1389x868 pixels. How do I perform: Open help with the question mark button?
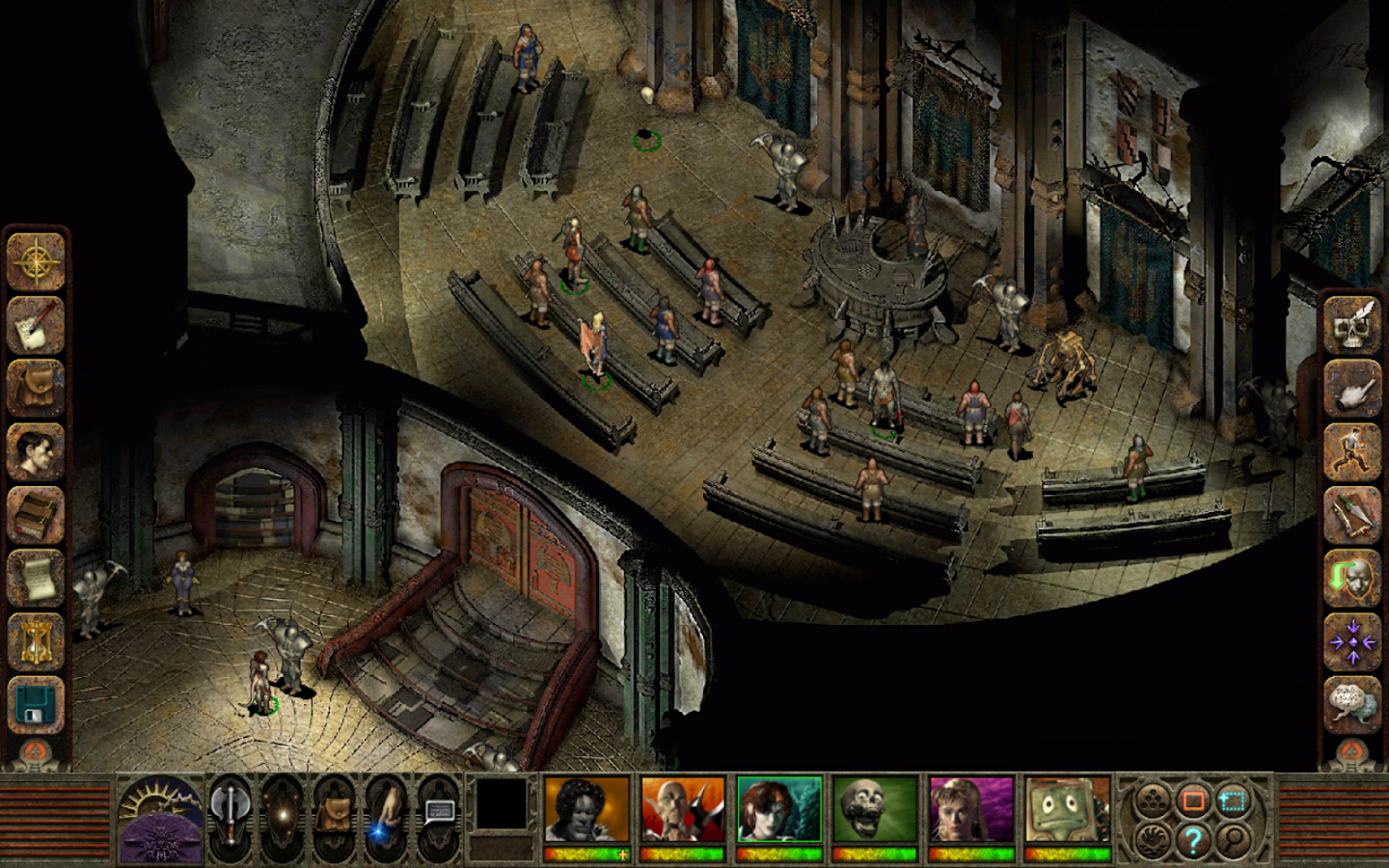click(x=1193, y=840)
